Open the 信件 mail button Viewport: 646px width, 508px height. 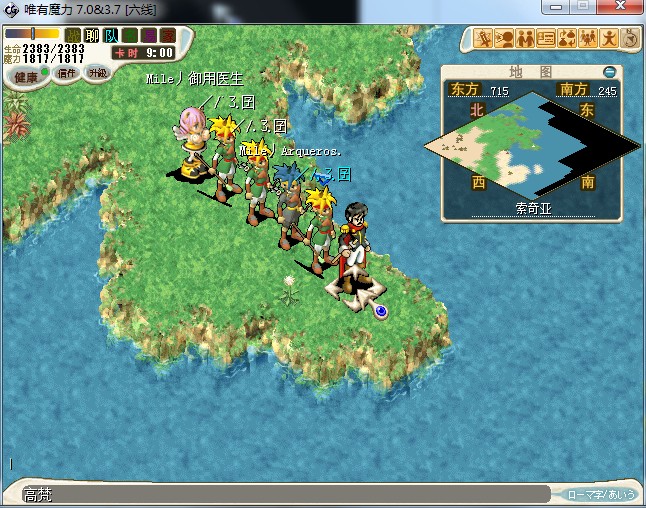[67, 74]
